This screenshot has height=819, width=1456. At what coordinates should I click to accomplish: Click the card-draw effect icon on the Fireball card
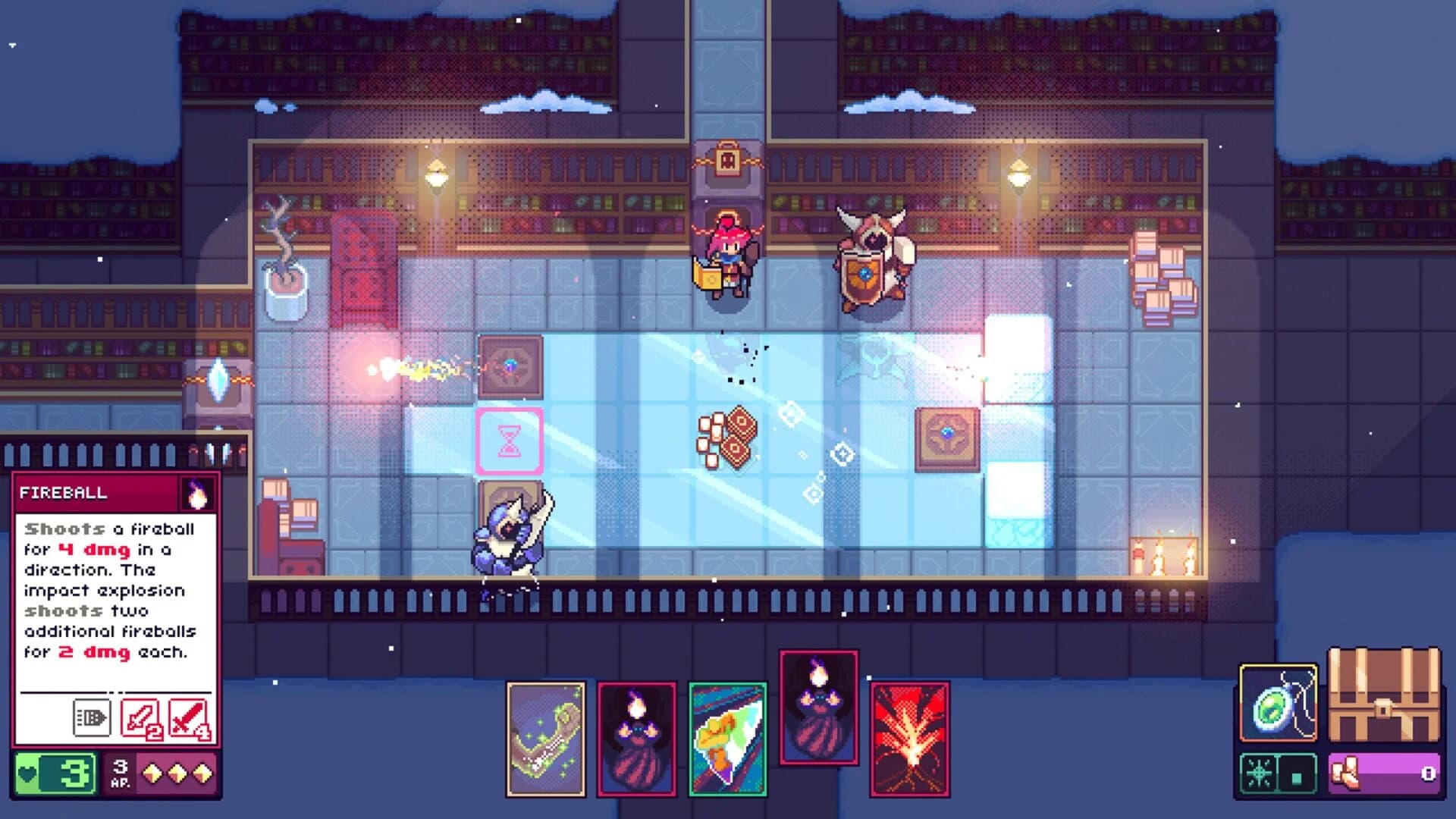(x=91, y=717)
